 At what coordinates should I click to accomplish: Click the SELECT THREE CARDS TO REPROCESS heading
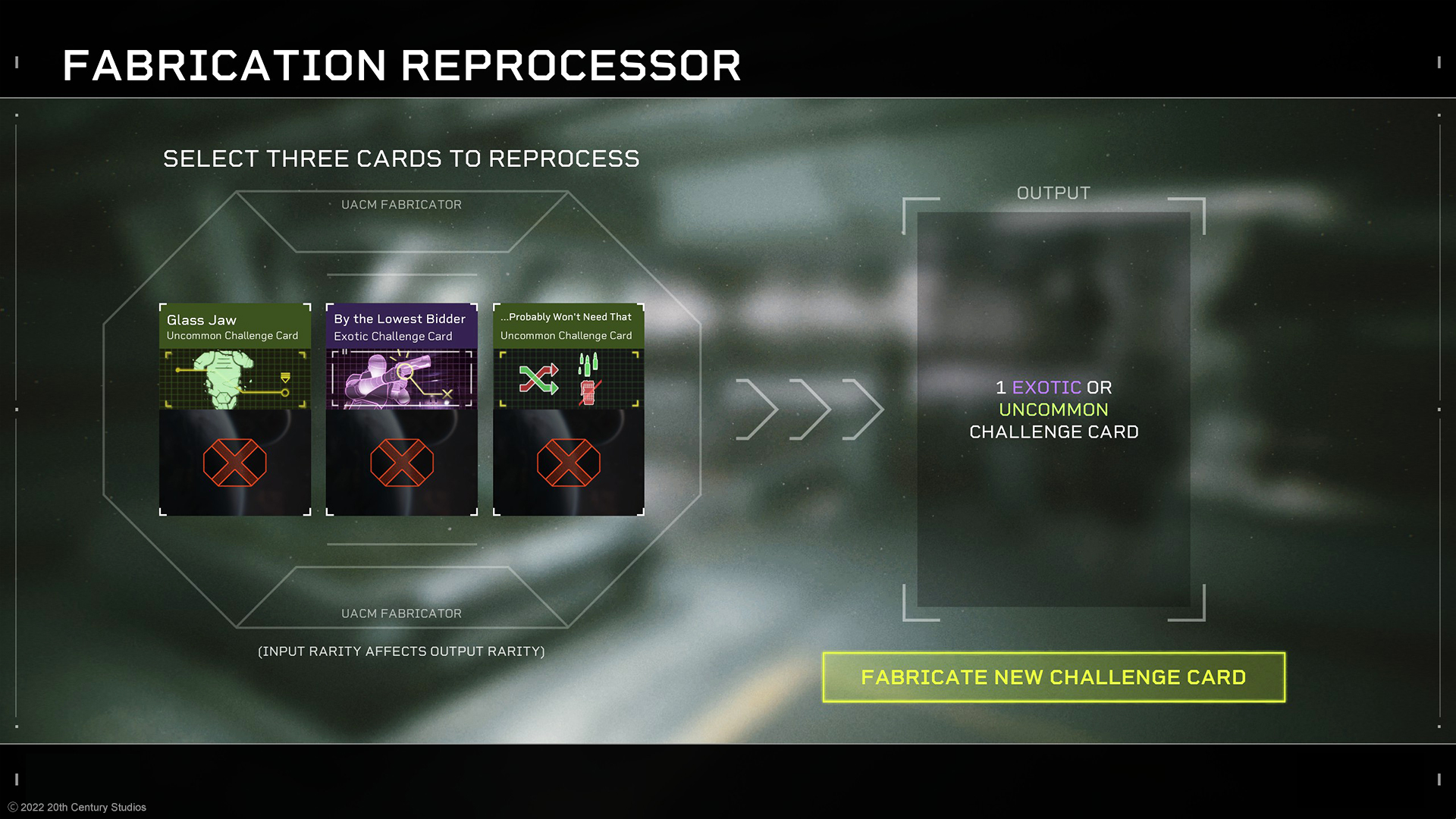(400, 158)
